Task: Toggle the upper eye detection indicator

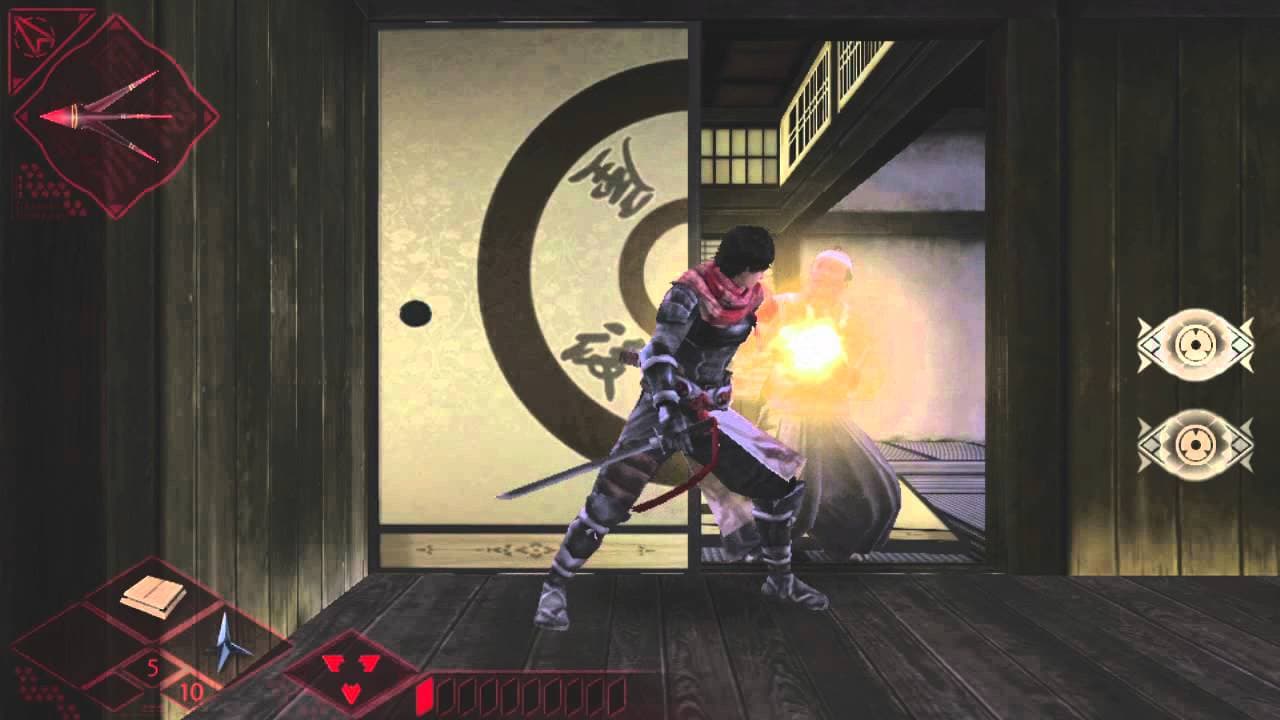Action: (1197, 345)
